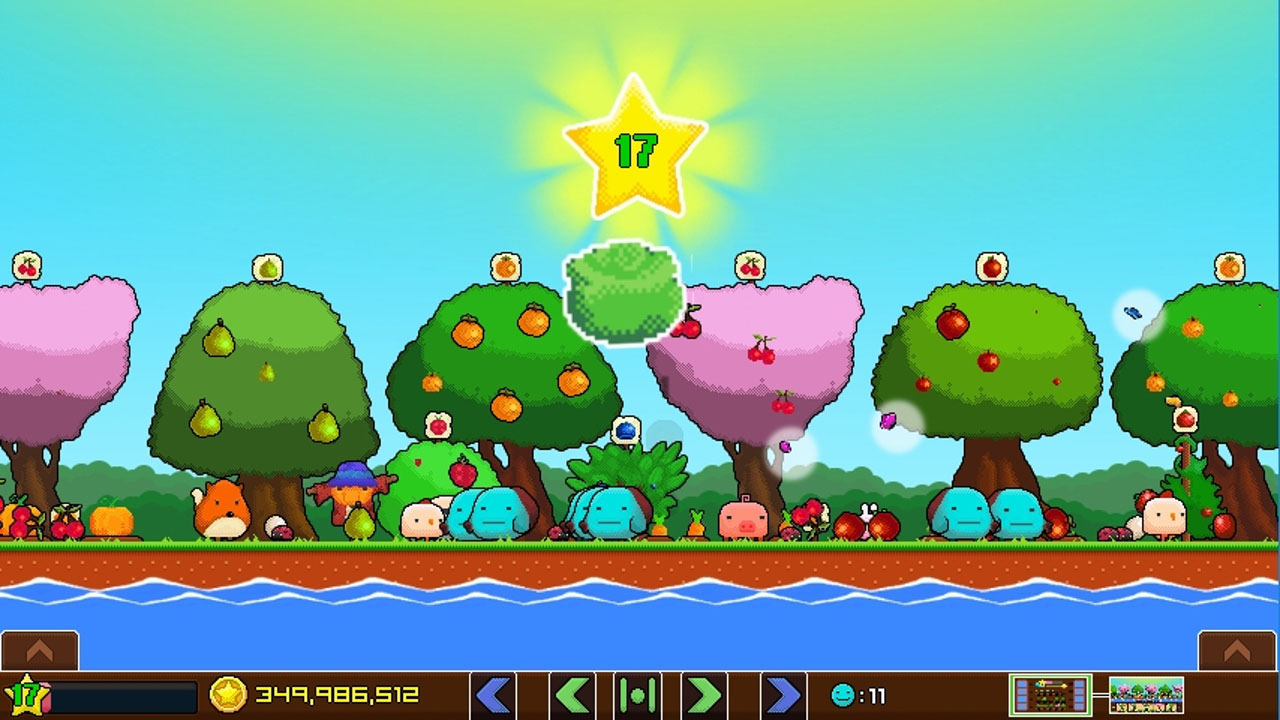Click the blue fast-forward arrow icon
Image resolution: width=1280 pixels, height=720 pixels.
point(785,693)
